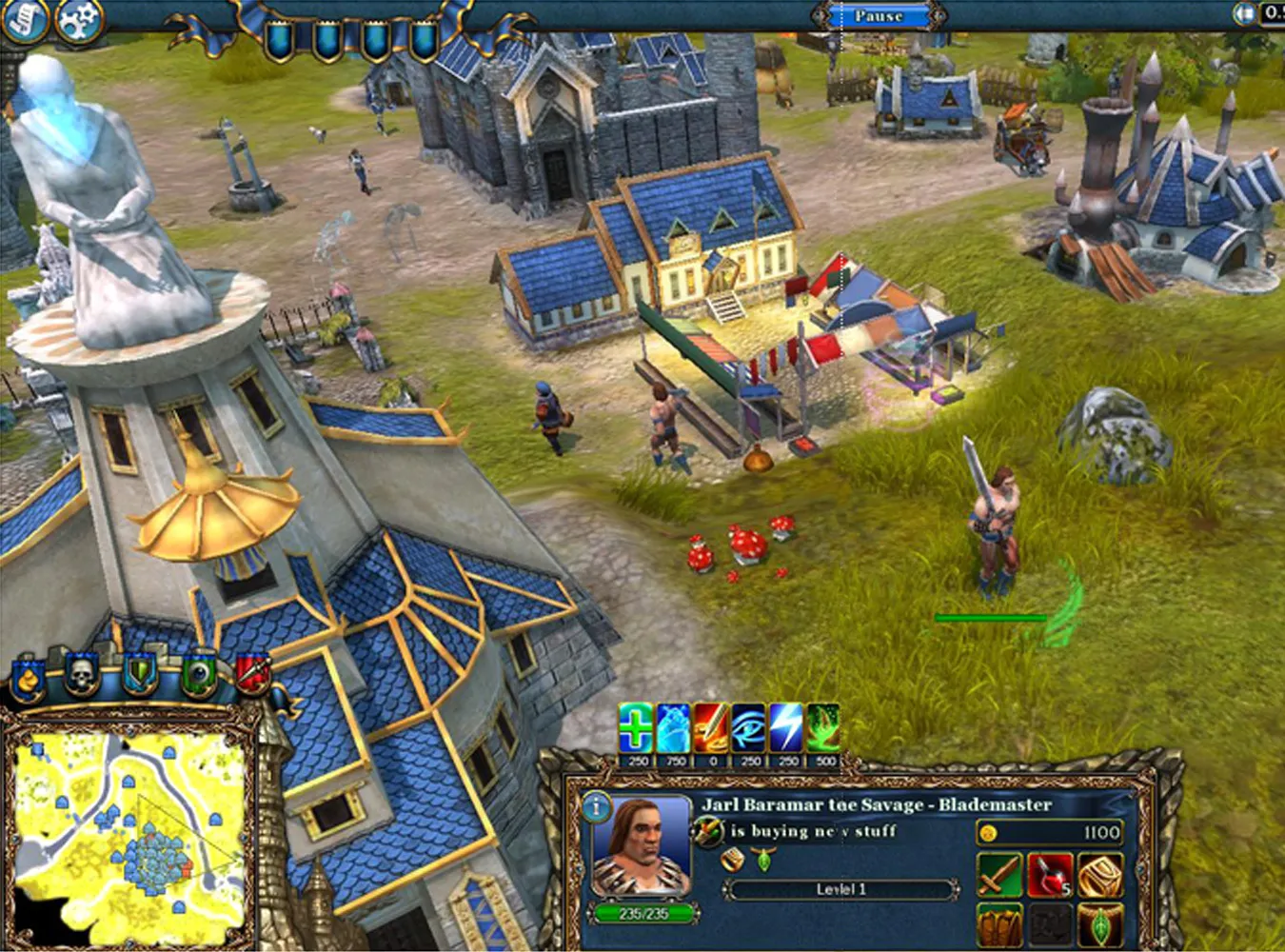Viewport: 1285px width, 952px height.
Task: Cast the green cross healing spell
Action: tap(636, 729)
